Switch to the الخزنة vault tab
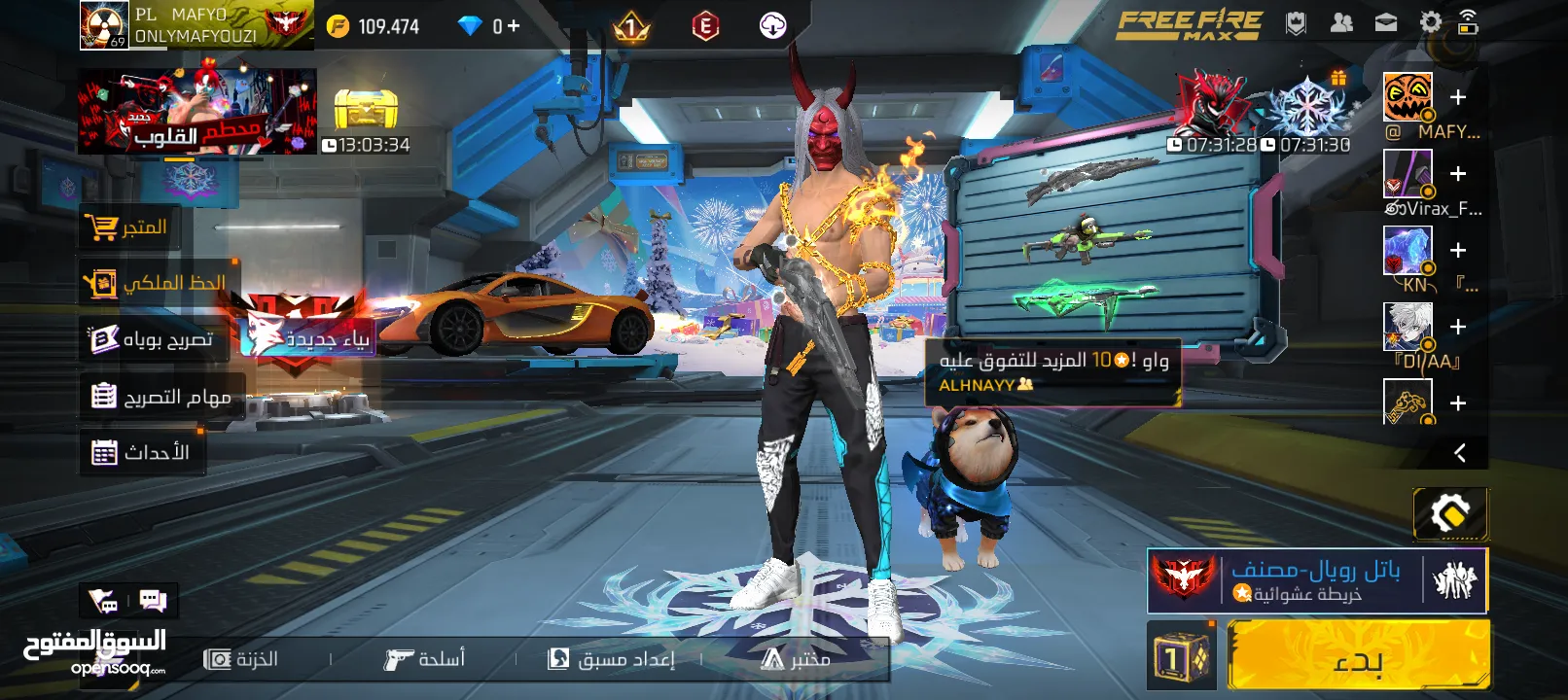The width and height of the screenshot is (1568, 700). point(242,659)
